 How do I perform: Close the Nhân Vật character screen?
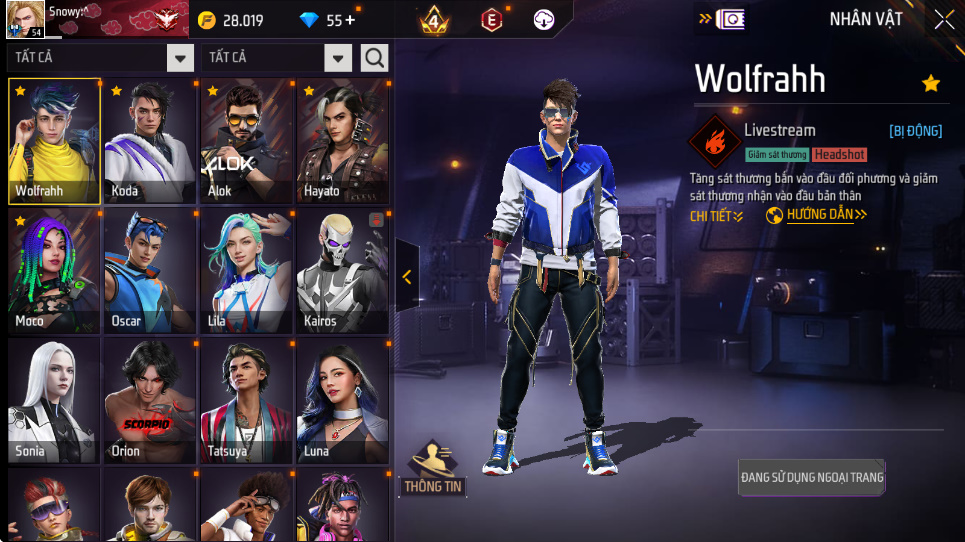[x=944, y=19]
